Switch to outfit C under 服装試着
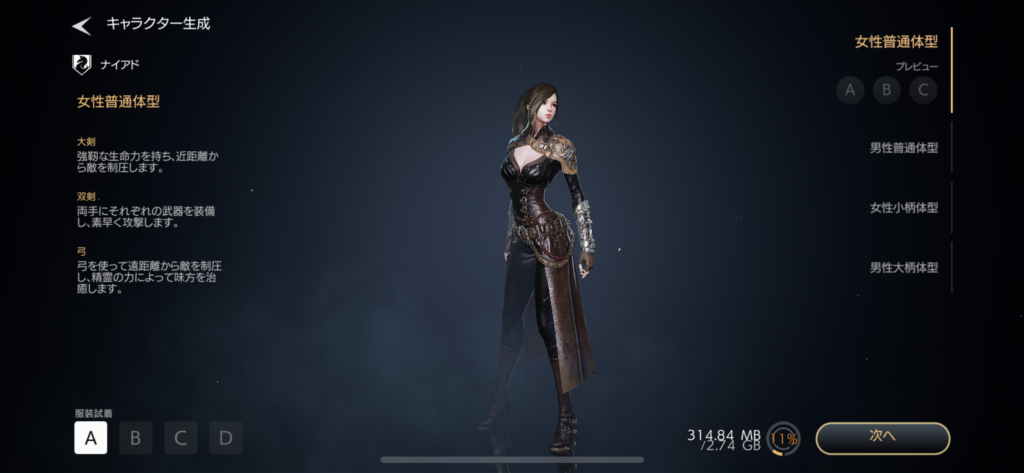 pyautogui.click(x=181, y=437)
